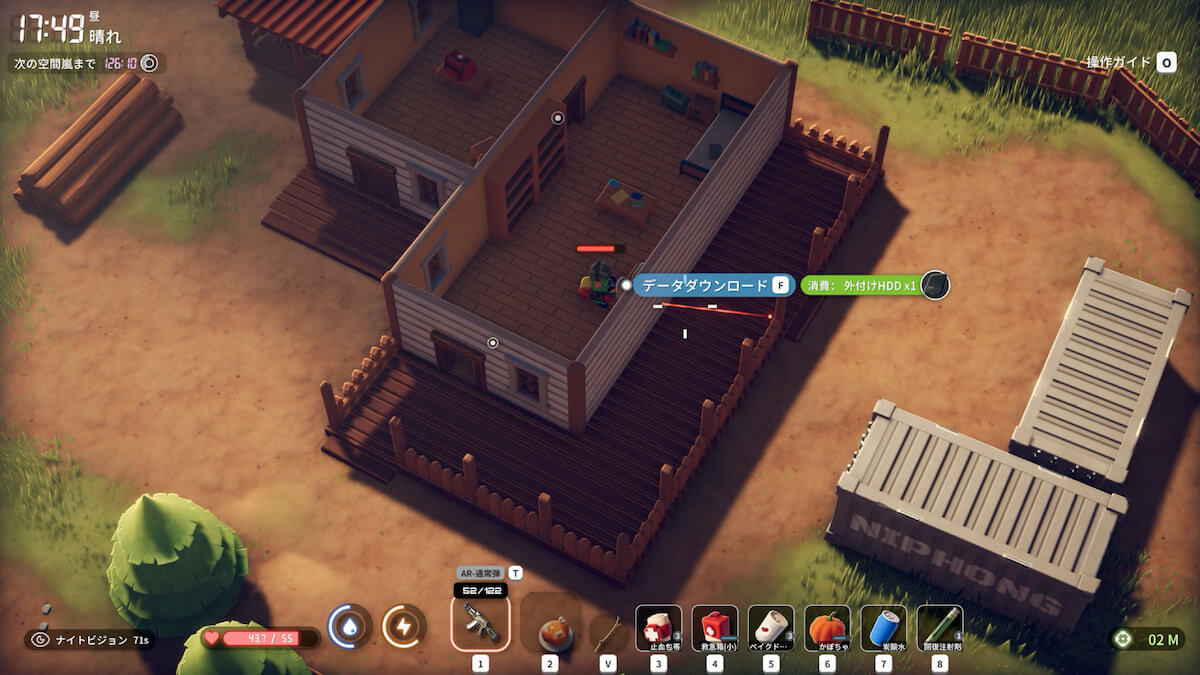Image resolution: width=1200 pixels, height=675 pixels.
Task: Click the データダウンロード interaction prompt
Action: [705, 285]
